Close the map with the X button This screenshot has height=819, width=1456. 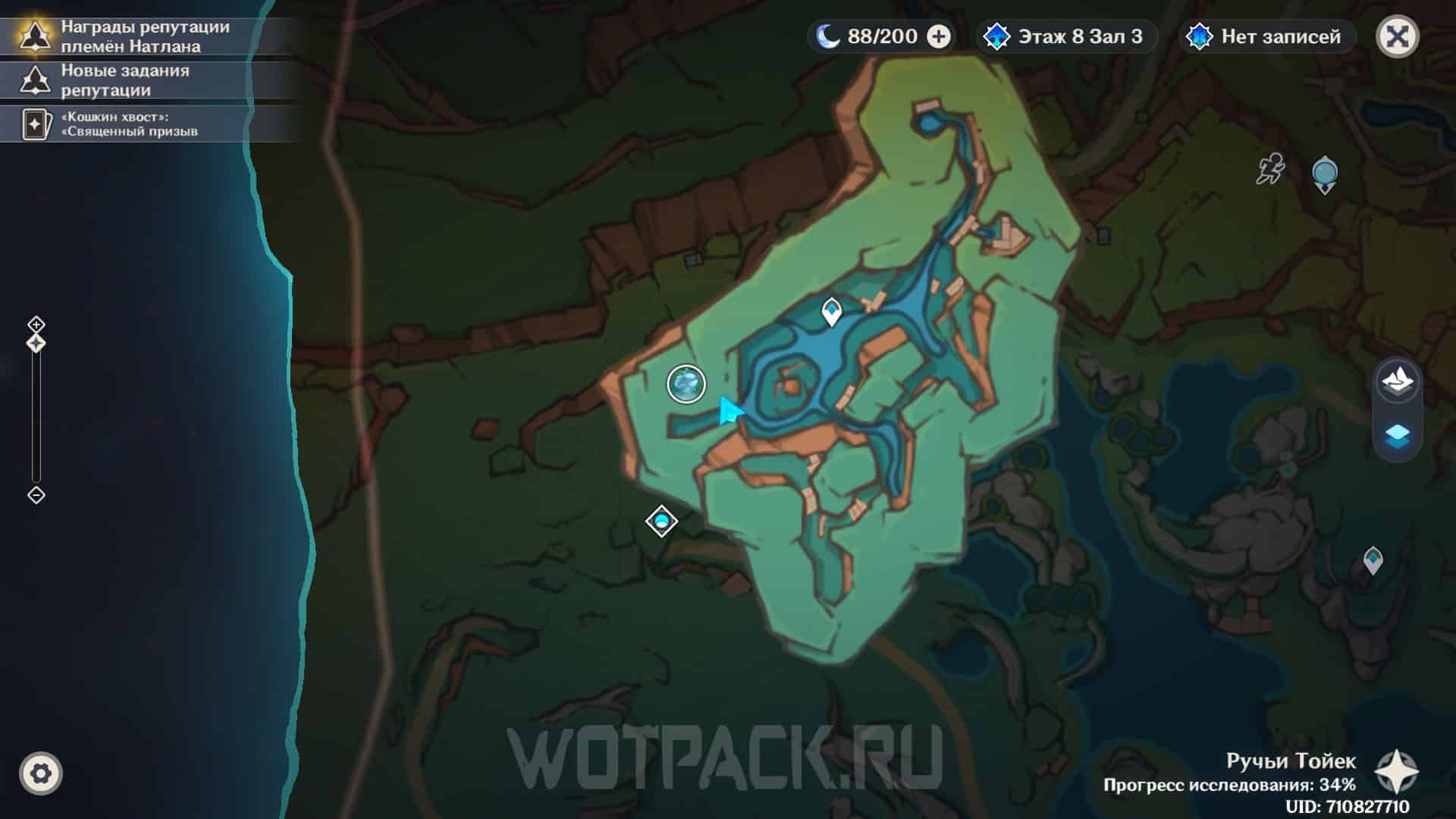pyautogui.click(x=1397, y=36)
